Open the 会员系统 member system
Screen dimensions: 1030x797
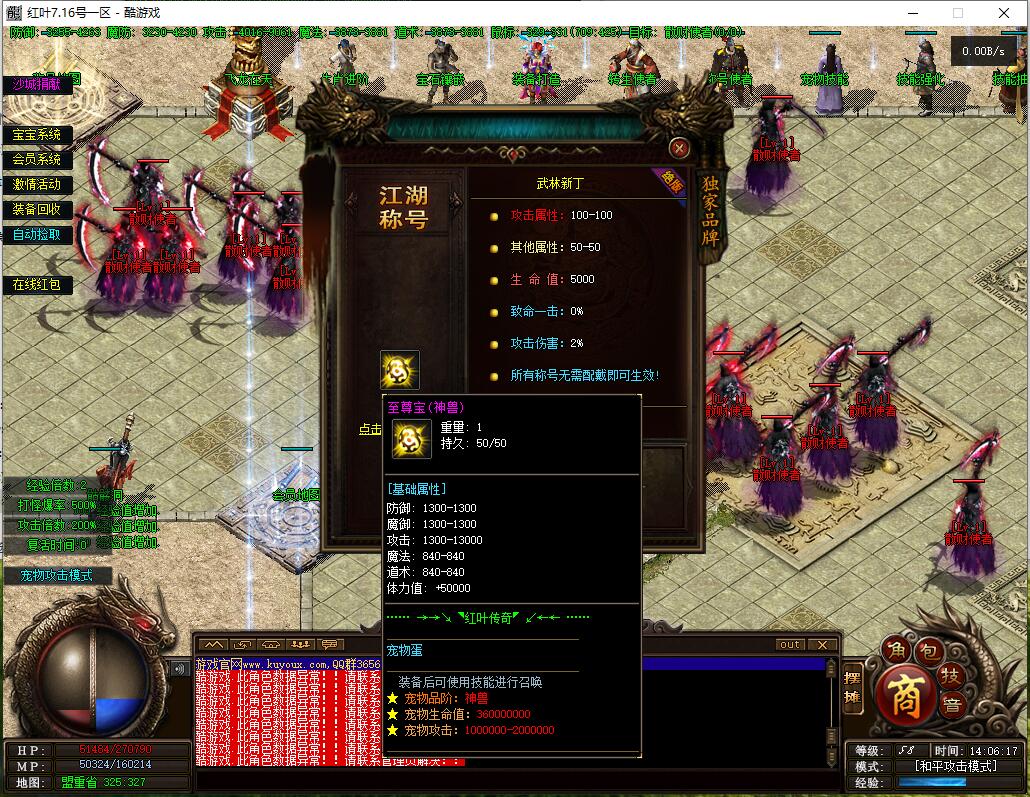[x=36, y=160]
